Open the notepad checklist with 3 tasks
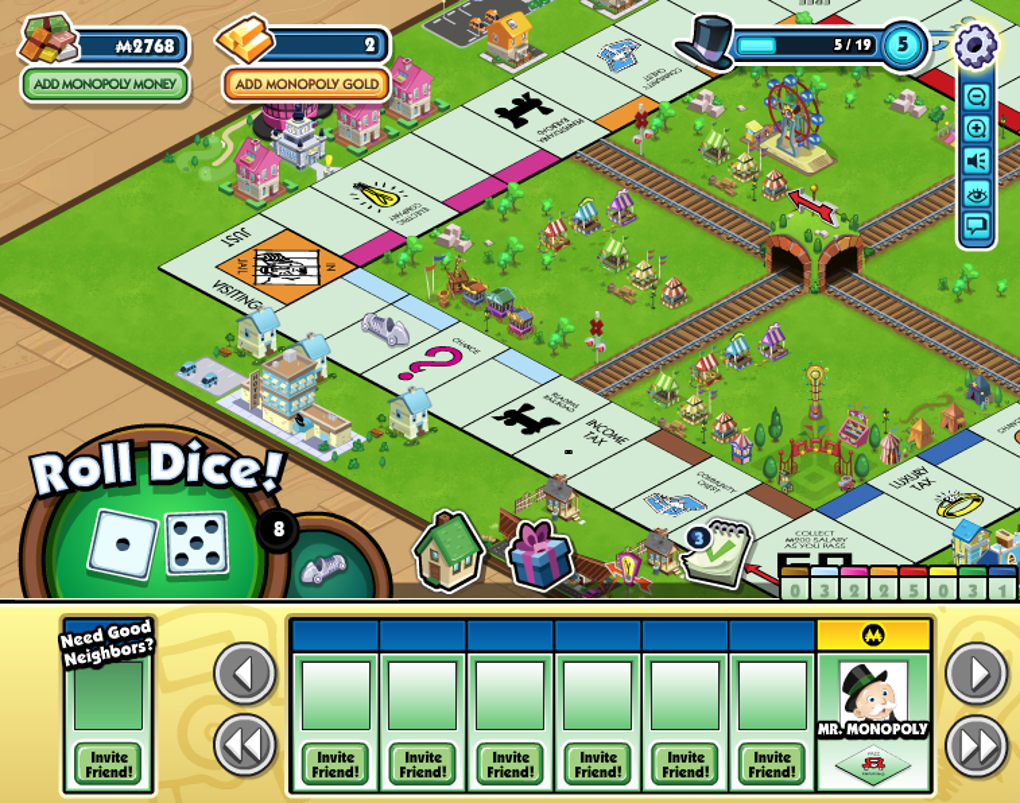Screen dimensions: 1020x803 click(x=715, y=554)
